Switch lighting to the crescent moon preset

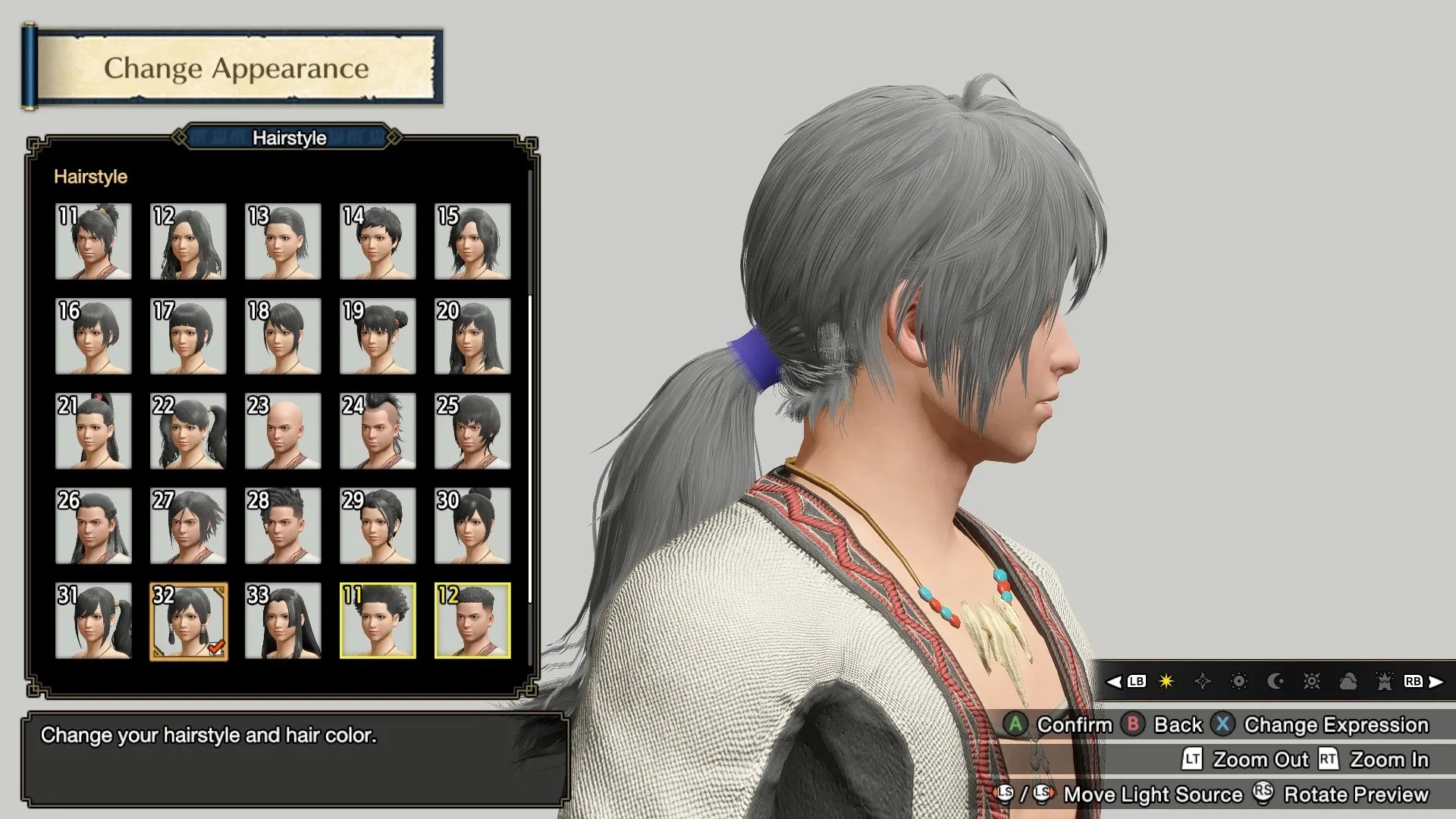click(x=1276, y=681)
